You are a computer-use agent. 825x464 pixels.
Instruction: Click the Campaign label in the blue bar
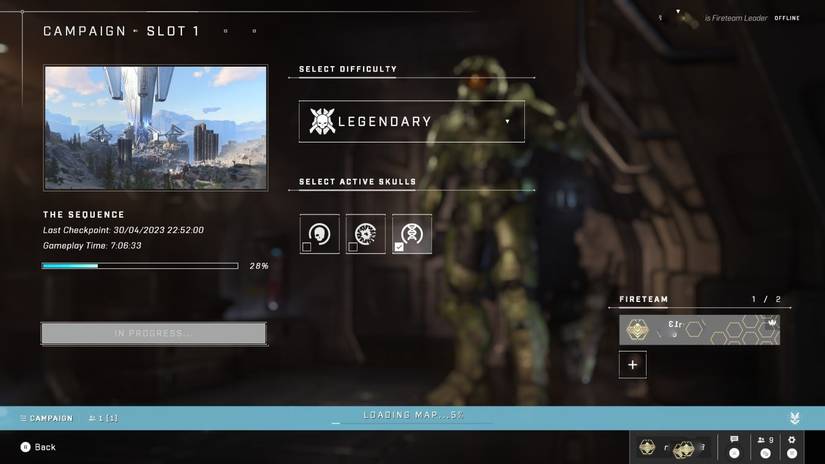(x=46, y=418)
